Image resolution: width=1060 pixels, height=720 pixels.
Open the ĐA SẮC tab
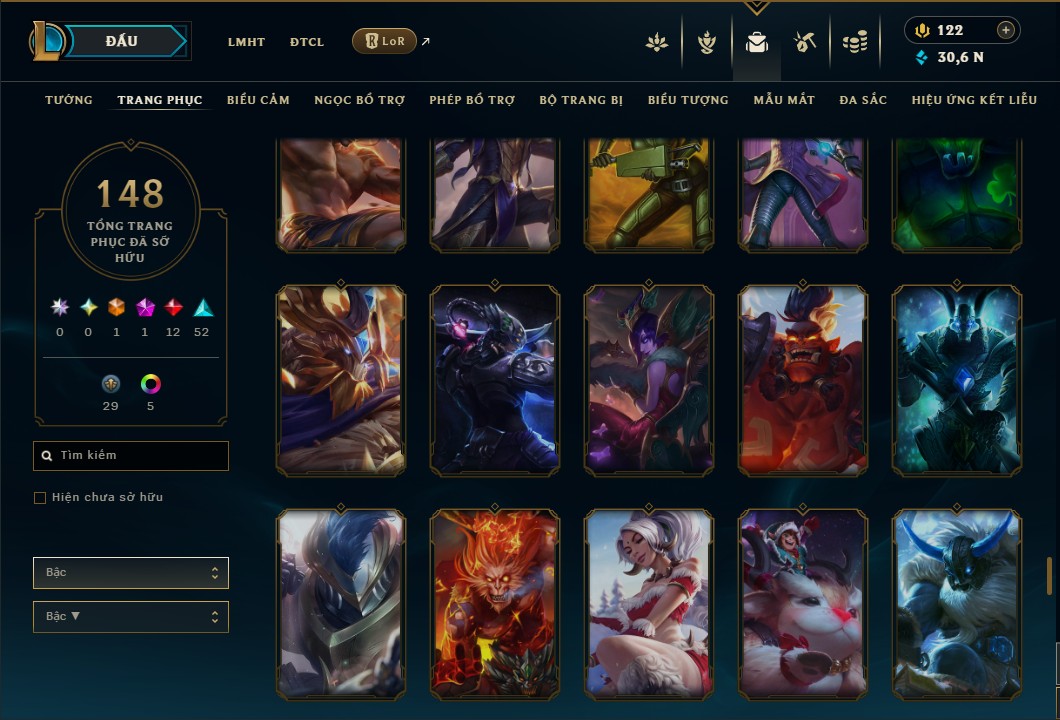point(863,100)
